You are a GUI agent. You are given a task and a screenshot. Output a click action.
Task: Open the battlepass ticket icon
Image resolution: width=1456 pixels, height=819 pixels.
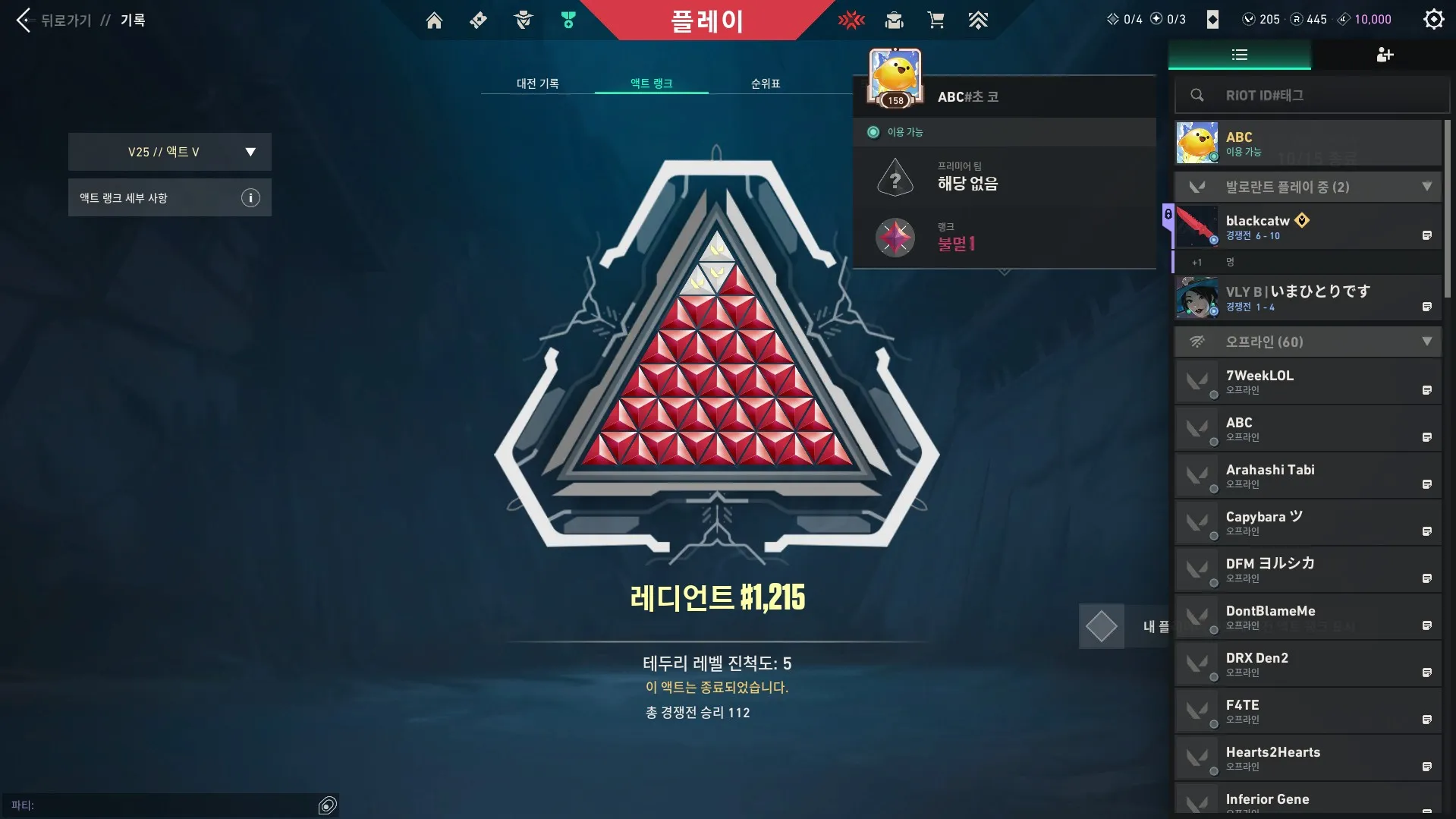click(x=478, y=20)
